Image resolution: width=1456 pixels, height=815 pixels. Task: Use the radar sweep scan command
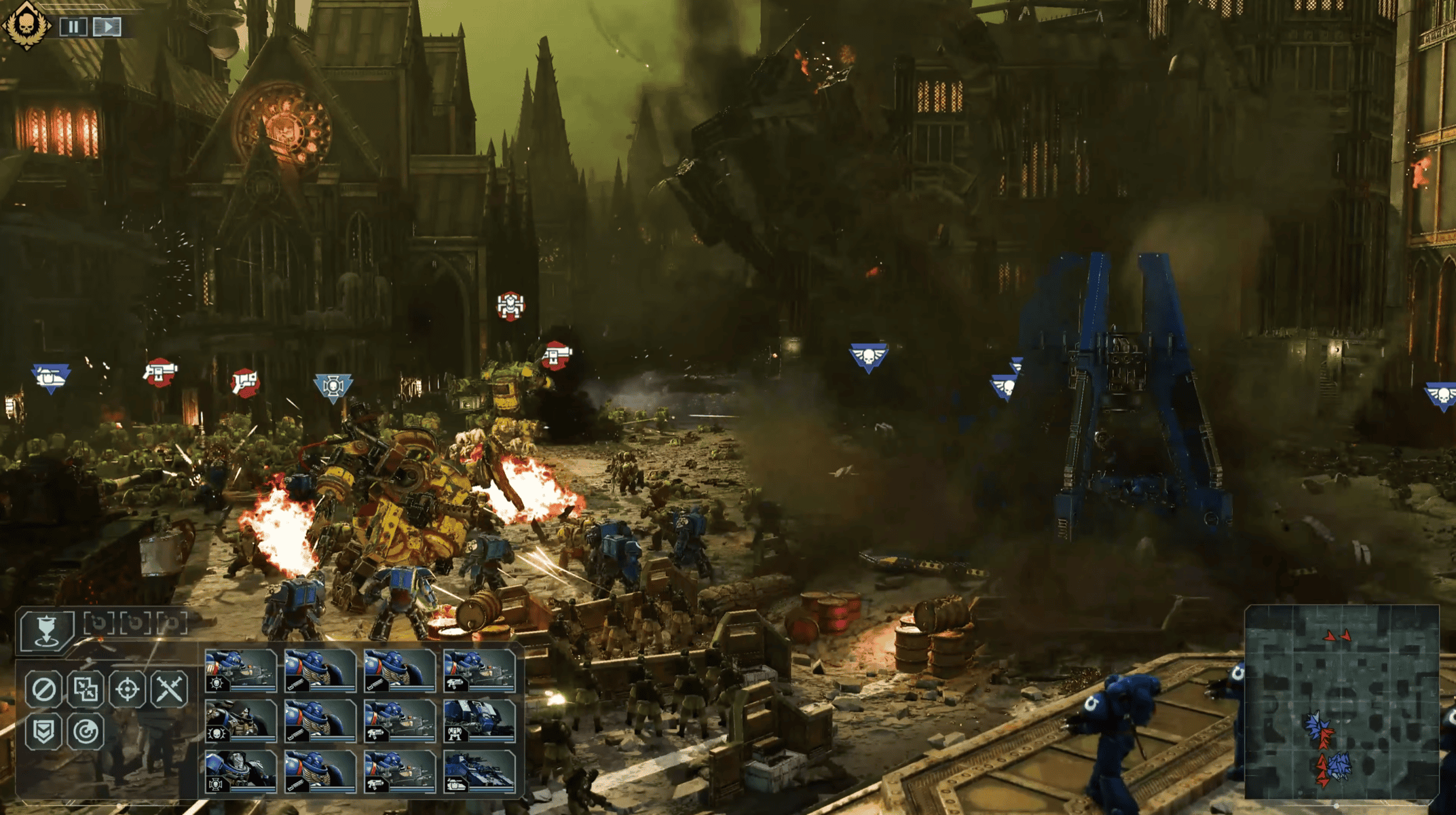tap(86, 731)
